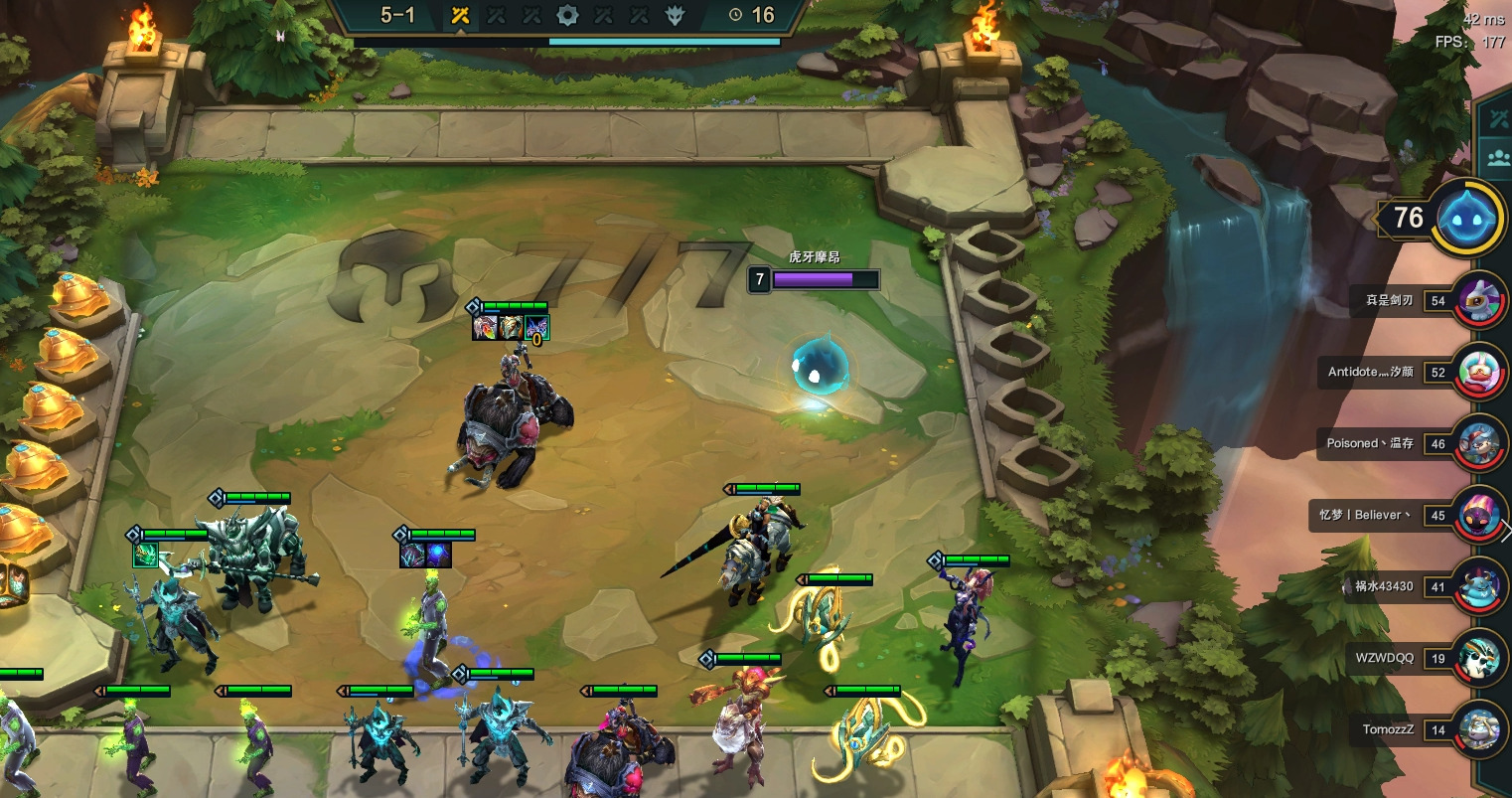Image resolution: width=1512 pixels, height=798 pixels.
Task: Click the gold crossed swords current round icon
Action: (460, 15)
